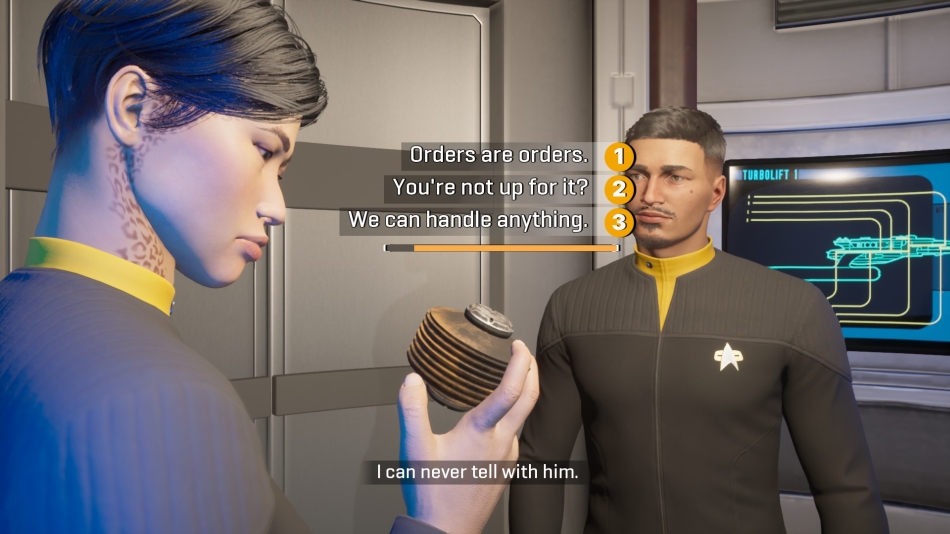Pick "We can handle anything." dialogue option
Screen dimensions: 950x534
467,221
